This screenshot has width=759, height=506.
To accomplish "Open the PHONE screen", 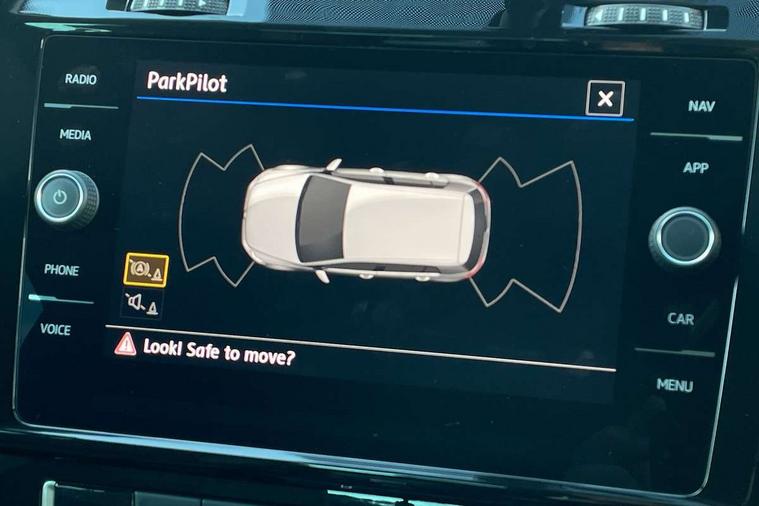I will pyautogui.click(x=61, y=270).
